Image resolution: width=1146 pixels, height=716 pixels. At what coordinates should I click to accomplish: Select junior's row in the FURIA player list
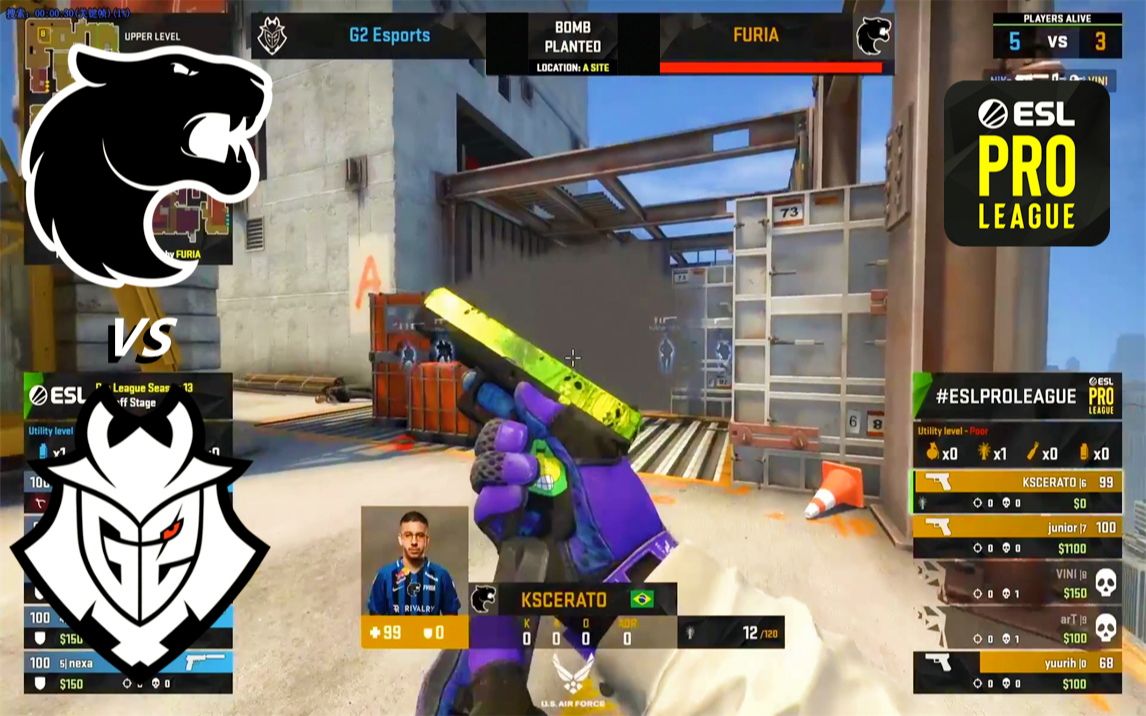point(1016,536)
